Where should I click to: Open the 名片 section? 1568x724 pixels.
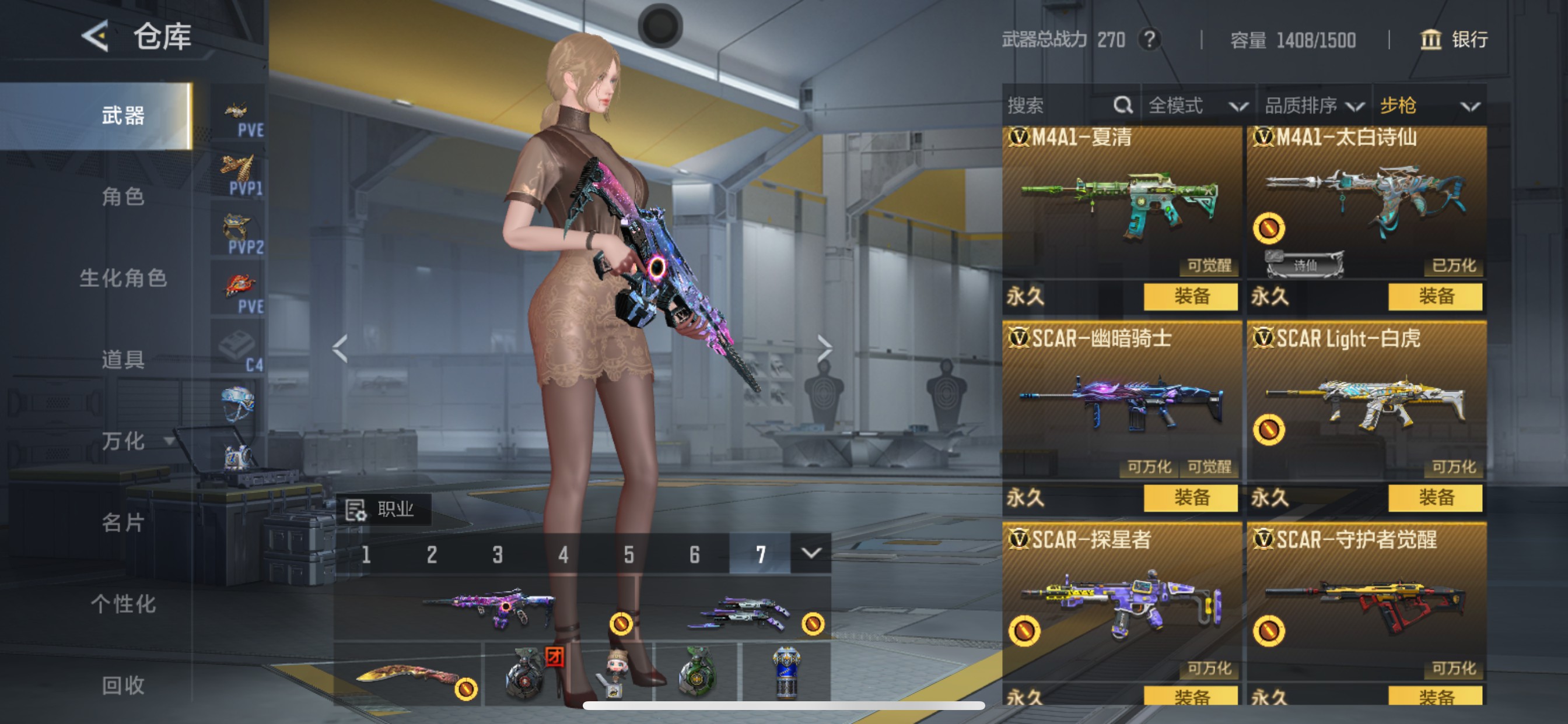123,523
